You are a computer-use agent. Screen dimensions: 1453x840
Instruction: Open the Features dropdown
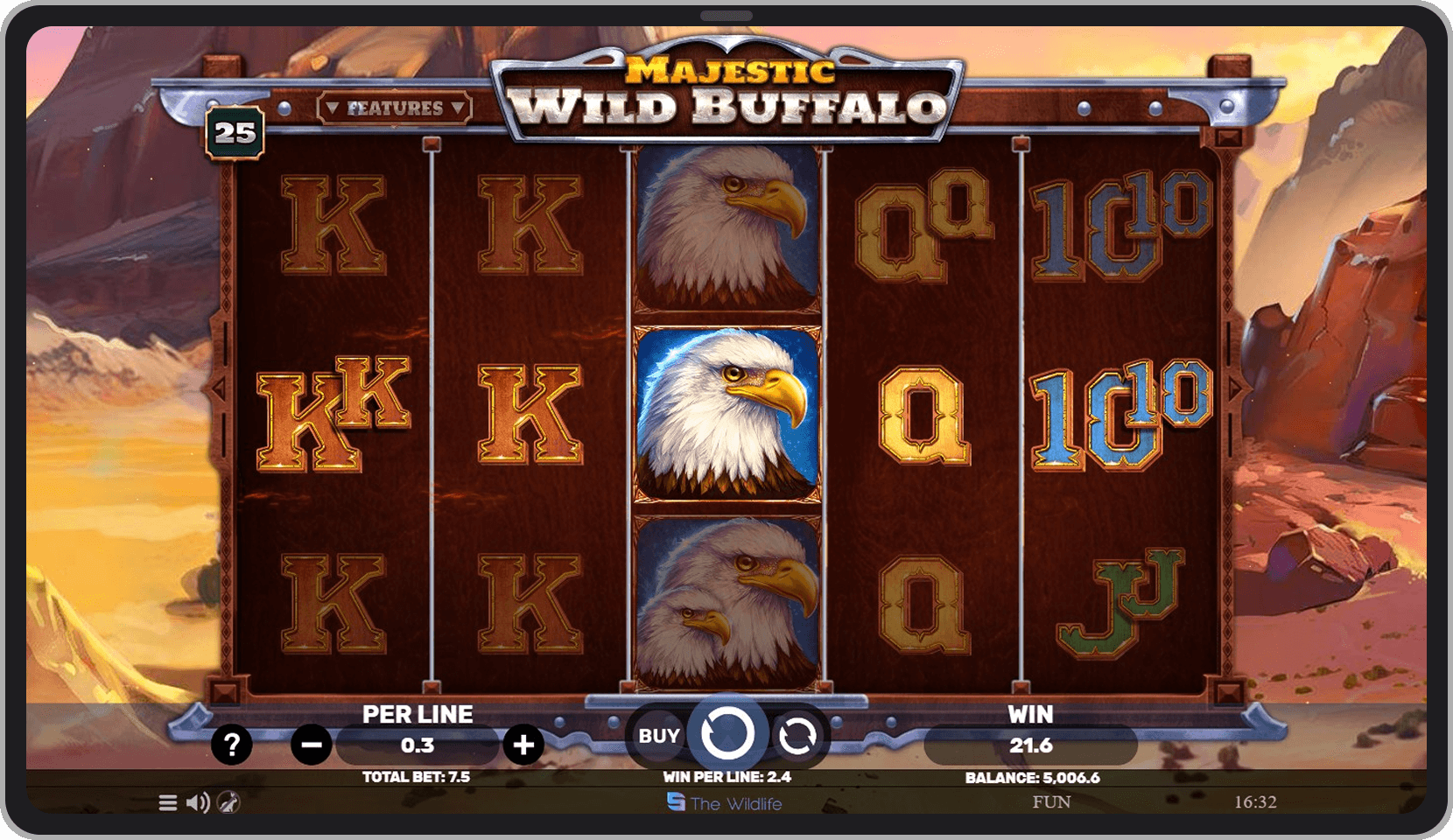(x=393, y=107)
